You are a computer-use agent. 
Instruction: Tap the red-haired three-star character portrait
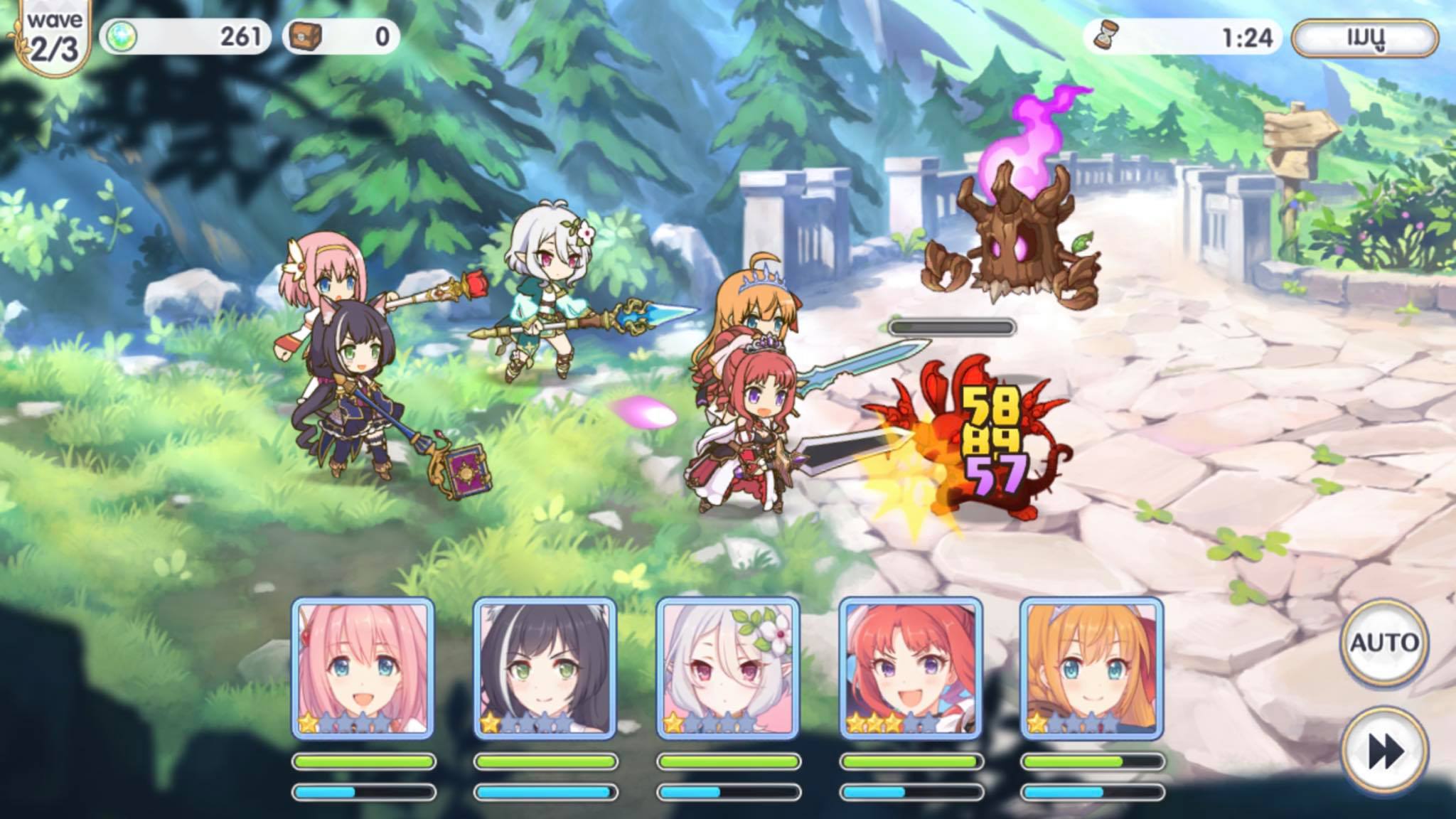pyautogui.click(x=911, y=668)
